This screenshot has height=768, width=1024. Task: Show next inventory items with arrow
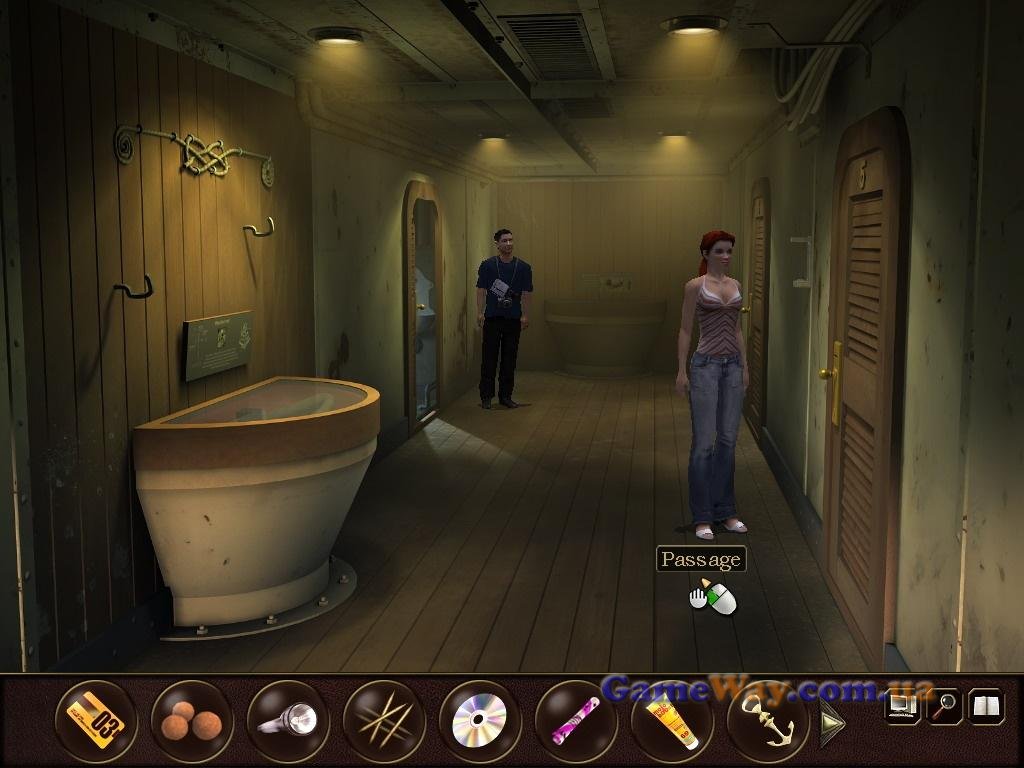coord(833,721)
